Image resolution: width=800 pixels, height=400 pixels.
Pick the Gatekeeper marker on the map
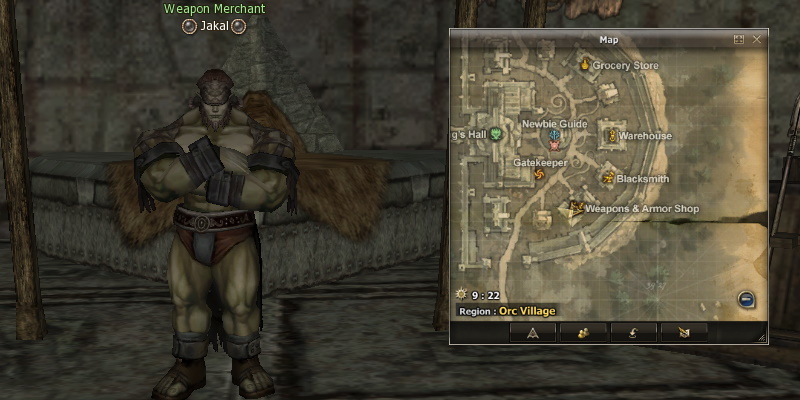[541, 175]
